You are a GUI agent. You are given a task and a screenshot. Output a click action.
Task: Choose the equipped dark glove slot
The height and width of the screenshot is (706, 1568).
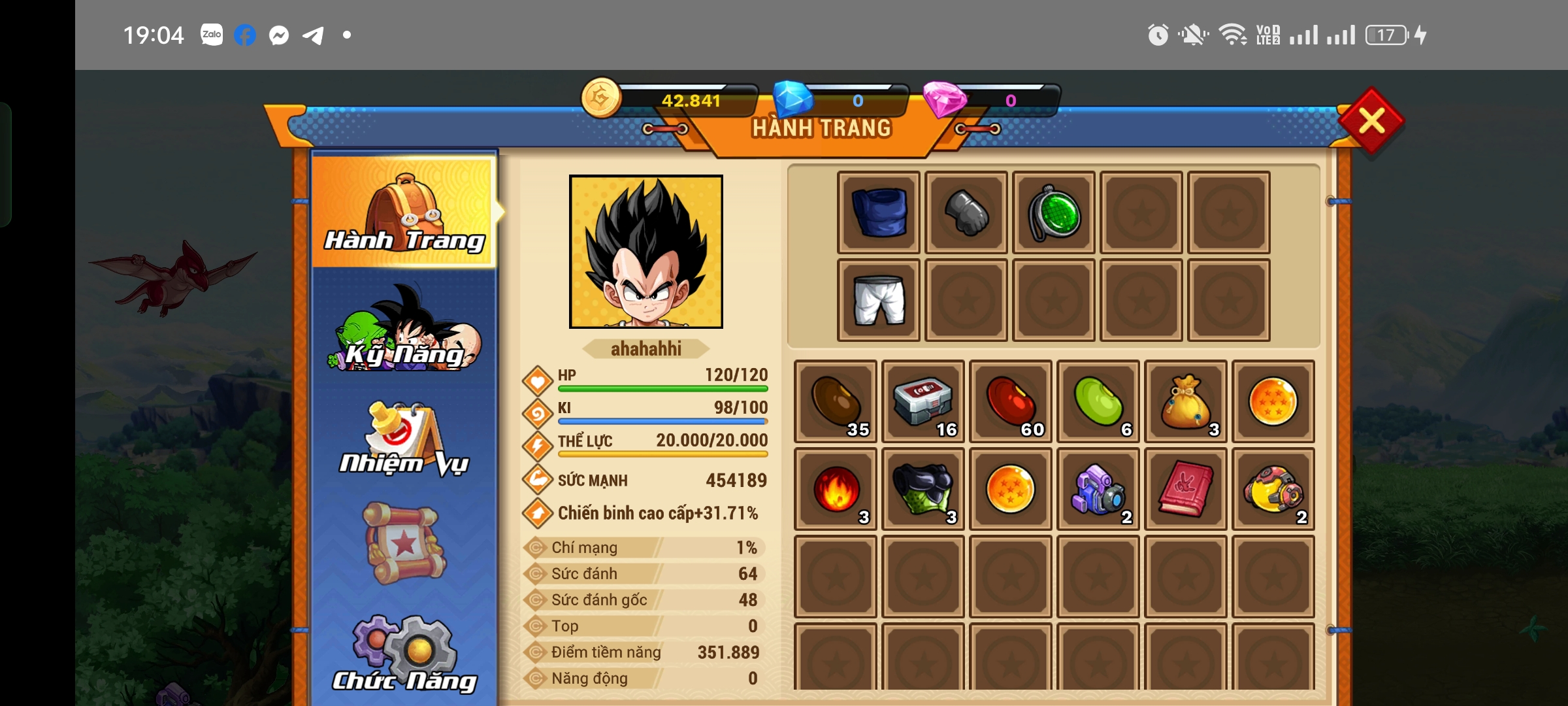point(966,212)
